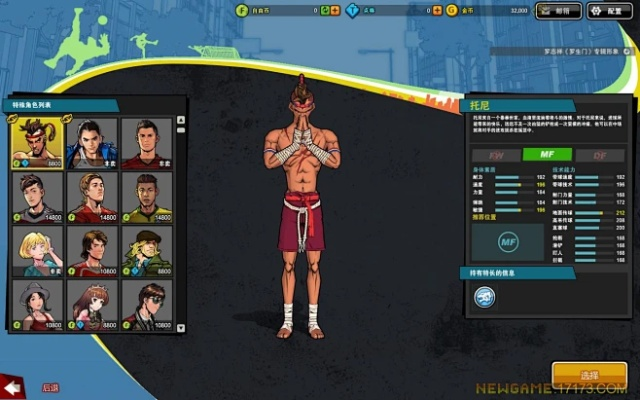Open the 配置 settings button
Screen dimensions: 640x400
(610, 11)
